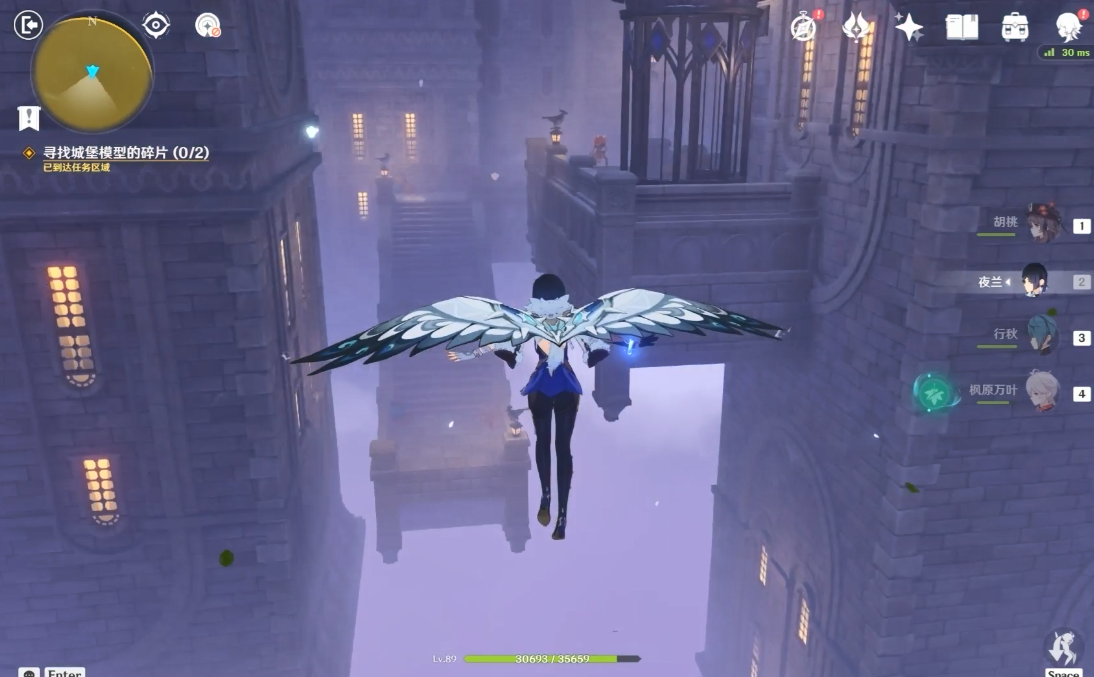Click the exit door icon

tap(29, 25)
